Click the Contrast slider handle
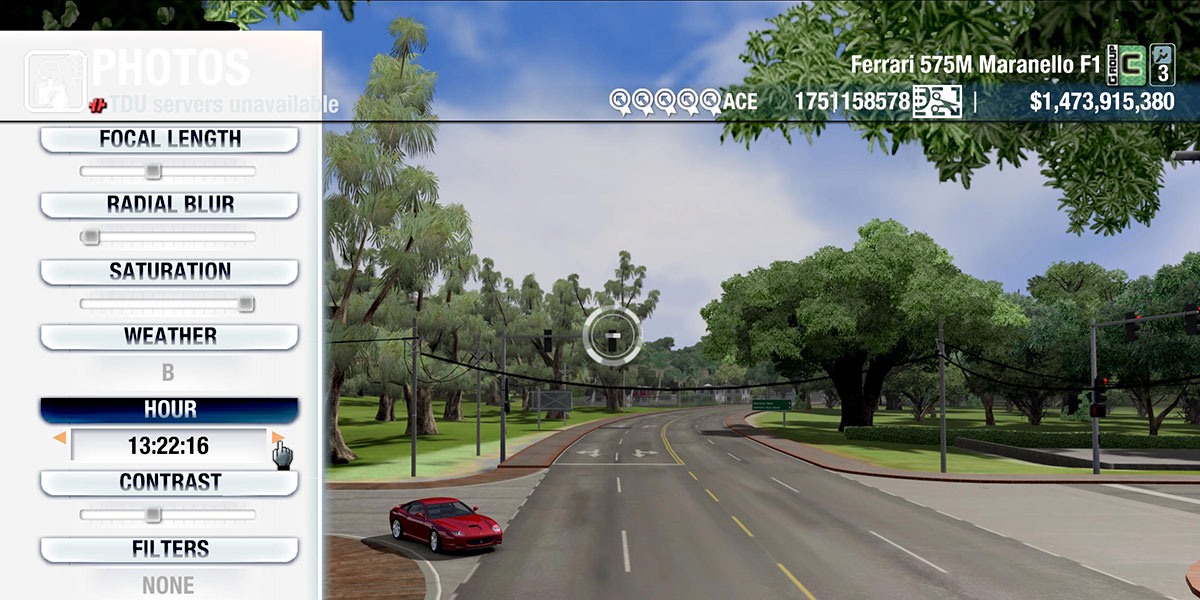 [153, 515]
